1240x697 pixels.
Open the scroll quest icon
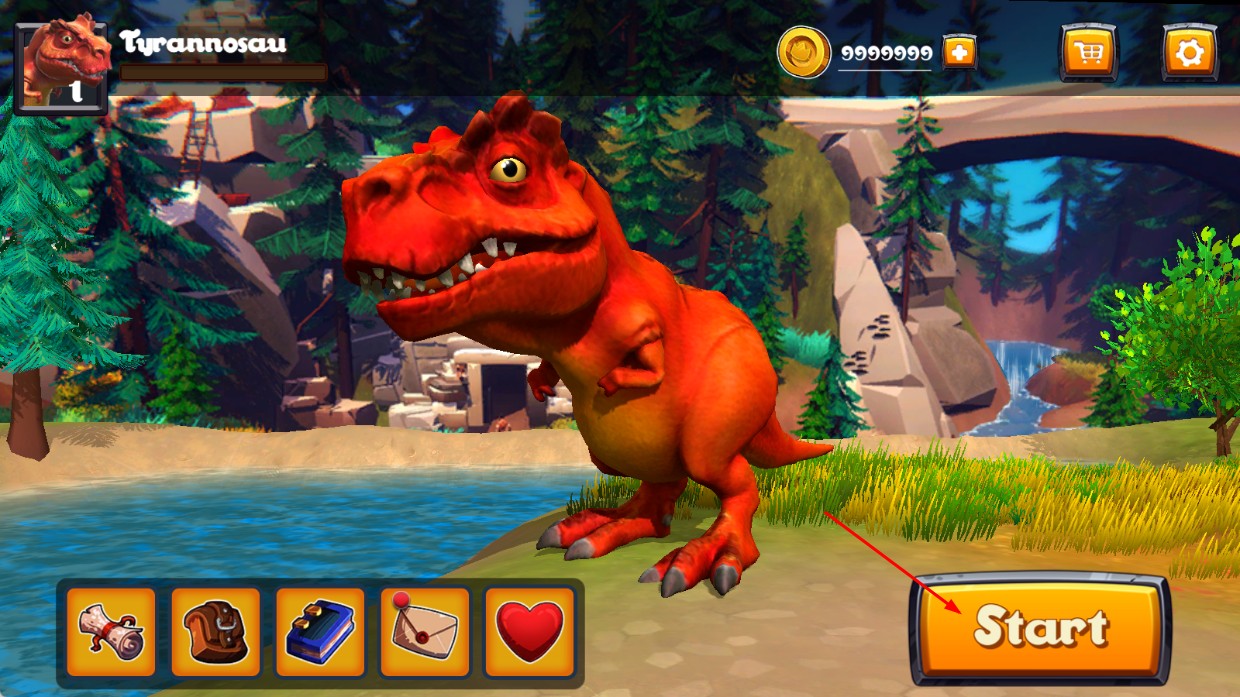click(x=111, y=632)
